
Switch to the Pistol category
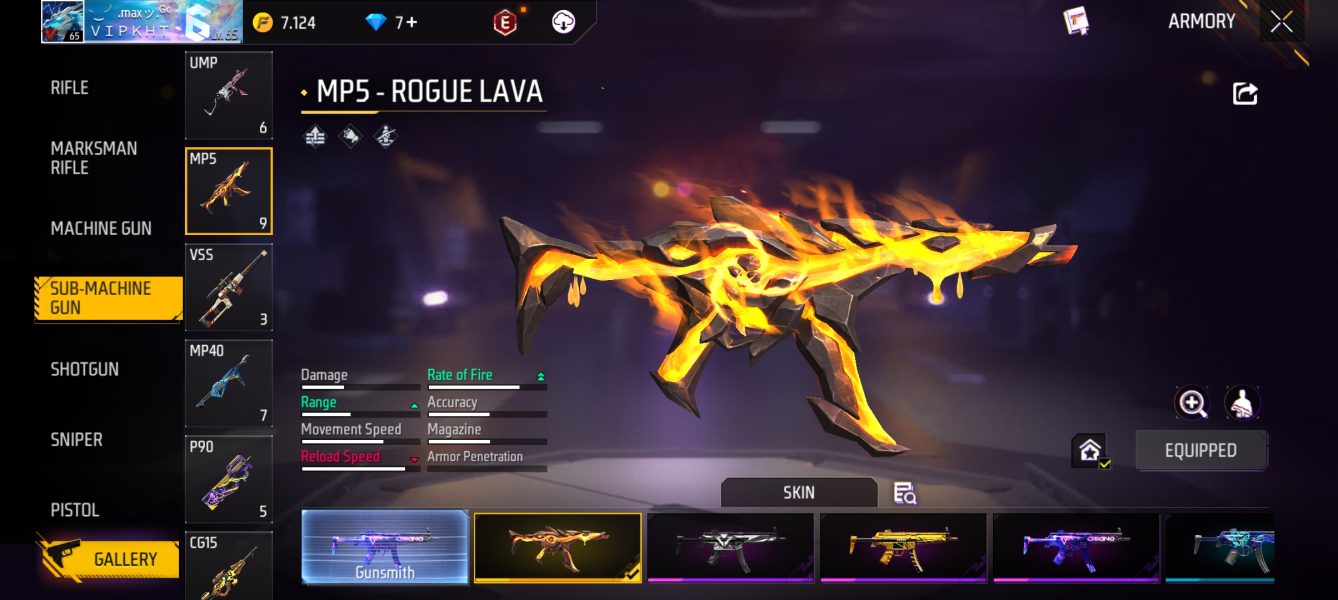[x=75, y=510]
